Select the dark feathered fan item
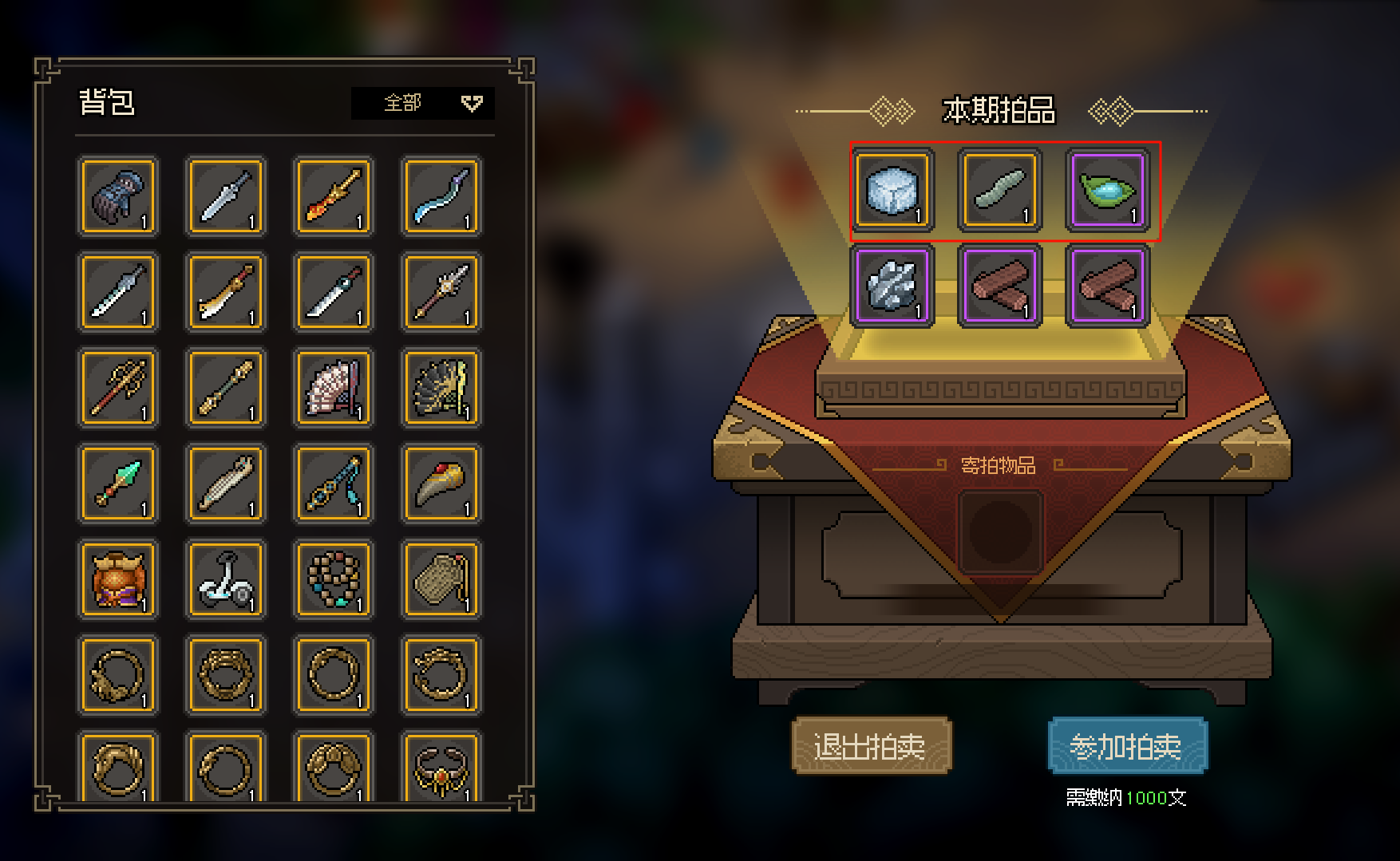Viewport: 1400px width, 861px height. (441, 389)
